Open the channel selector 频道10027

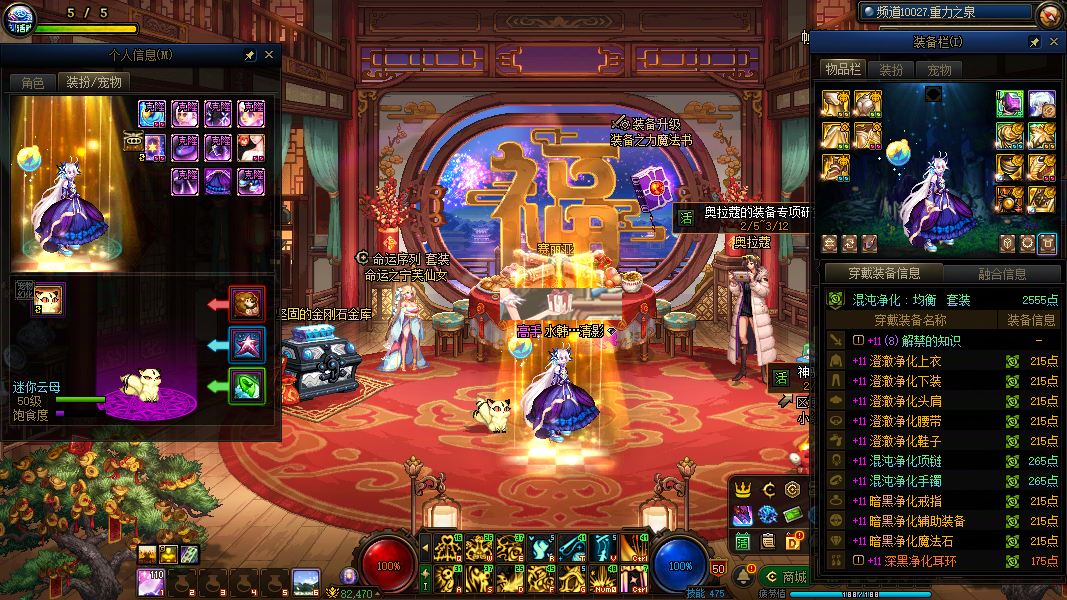point(945,13)
